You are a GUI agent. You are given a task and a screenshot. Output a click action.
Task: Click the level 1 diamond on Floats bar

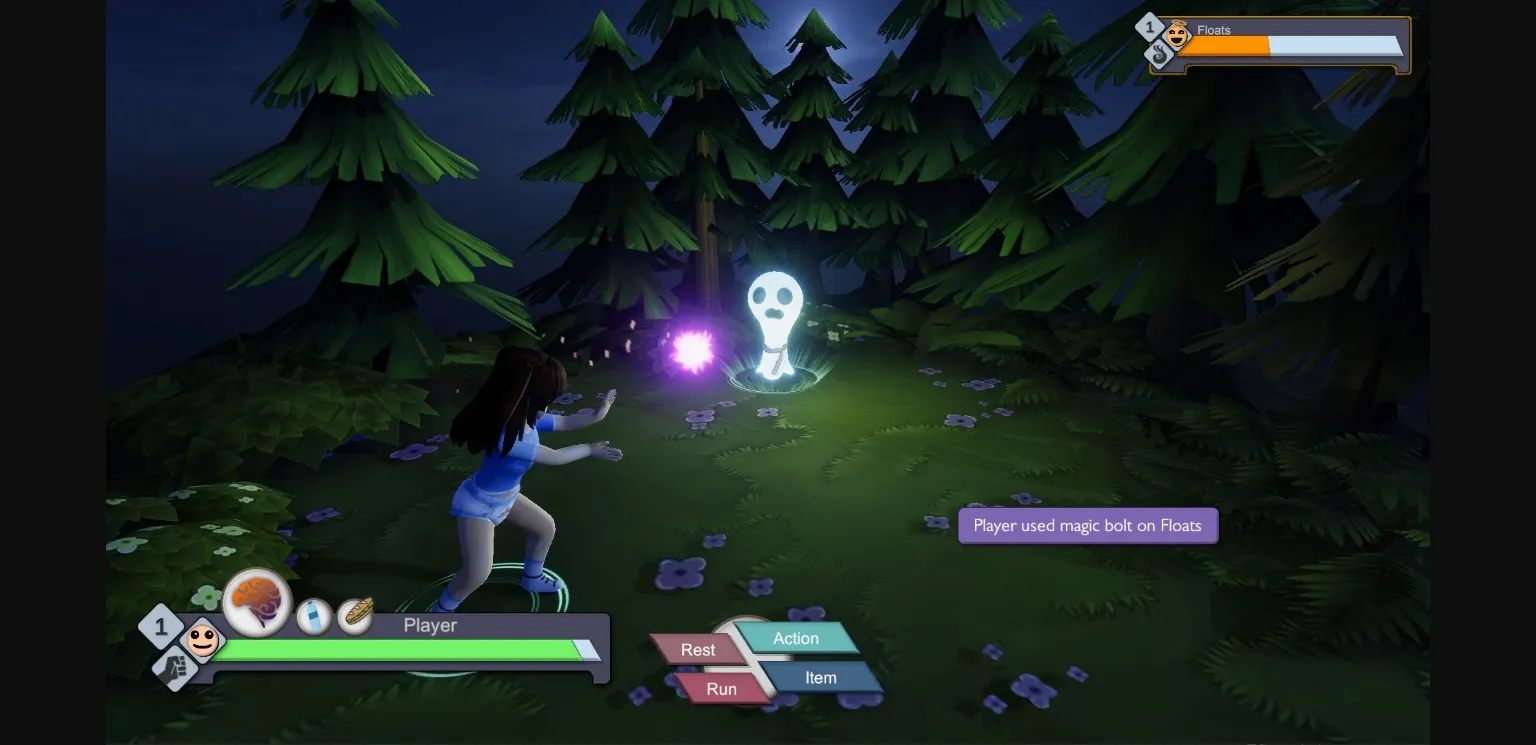point(1148,25)
